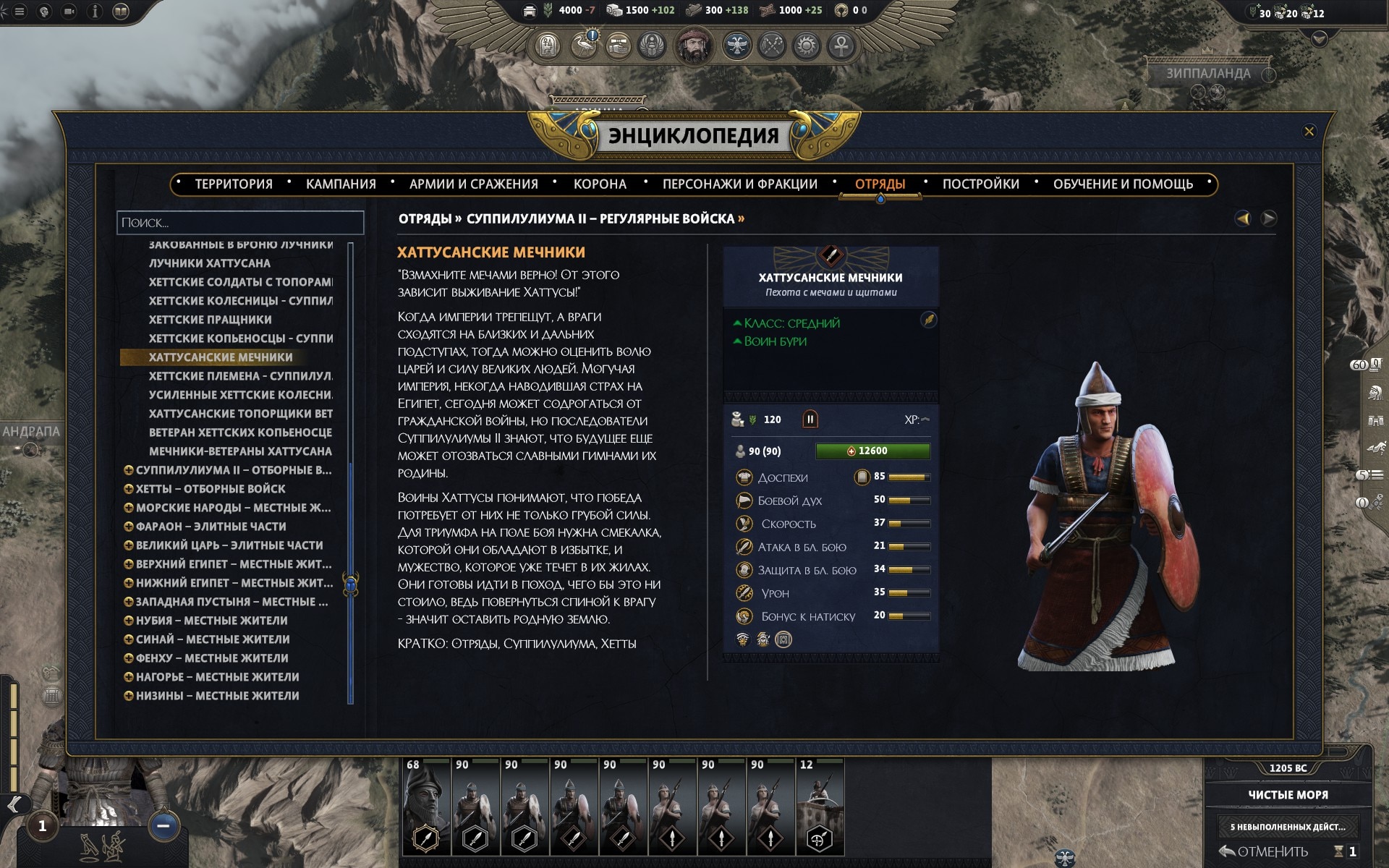The width and height of the screenshot is (1389, 868).
Task: Go back with the yellow left arrow
Action: tap(1243, 218)
